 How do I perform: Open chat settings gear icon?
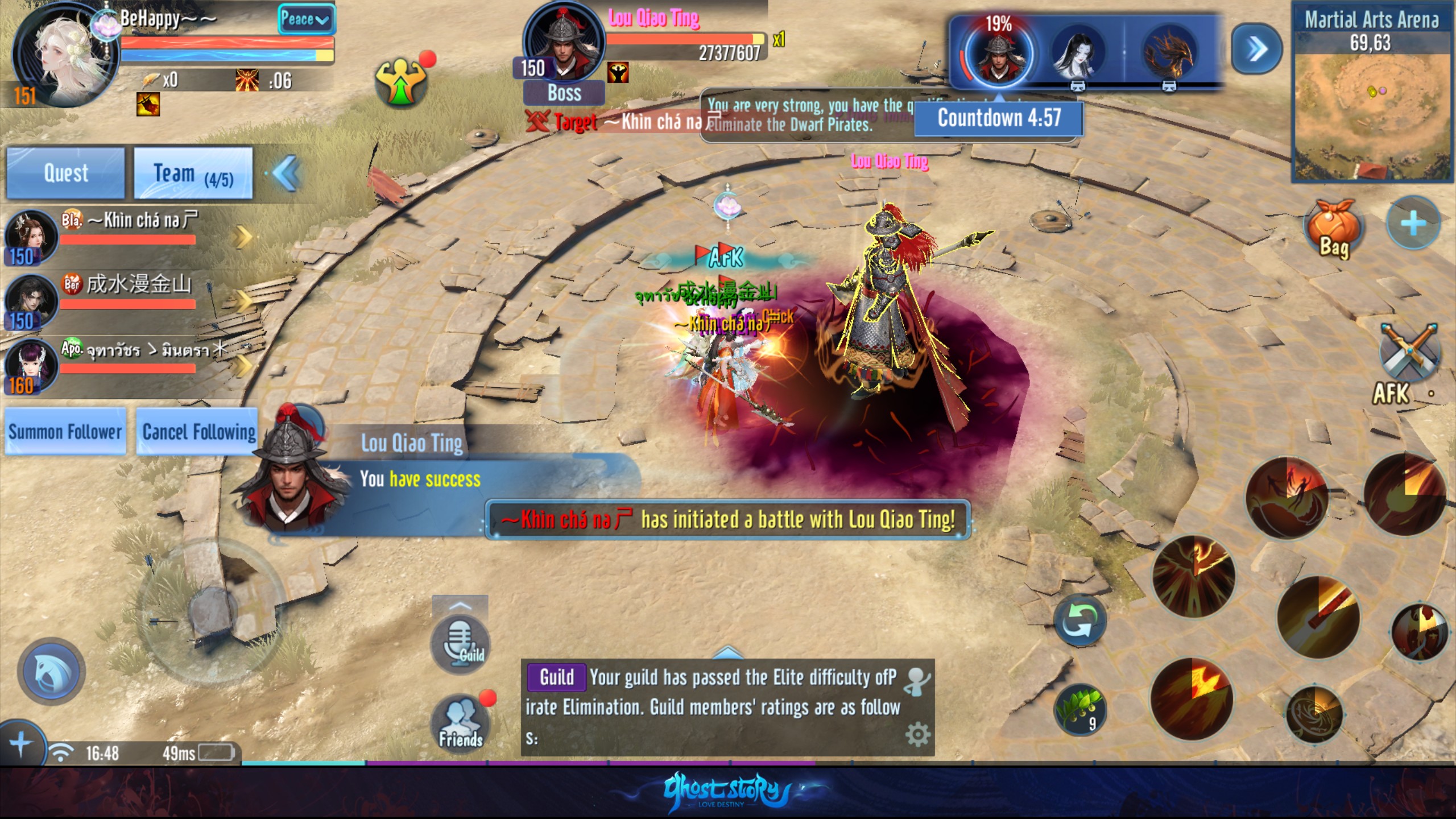[x=917, y=735]
